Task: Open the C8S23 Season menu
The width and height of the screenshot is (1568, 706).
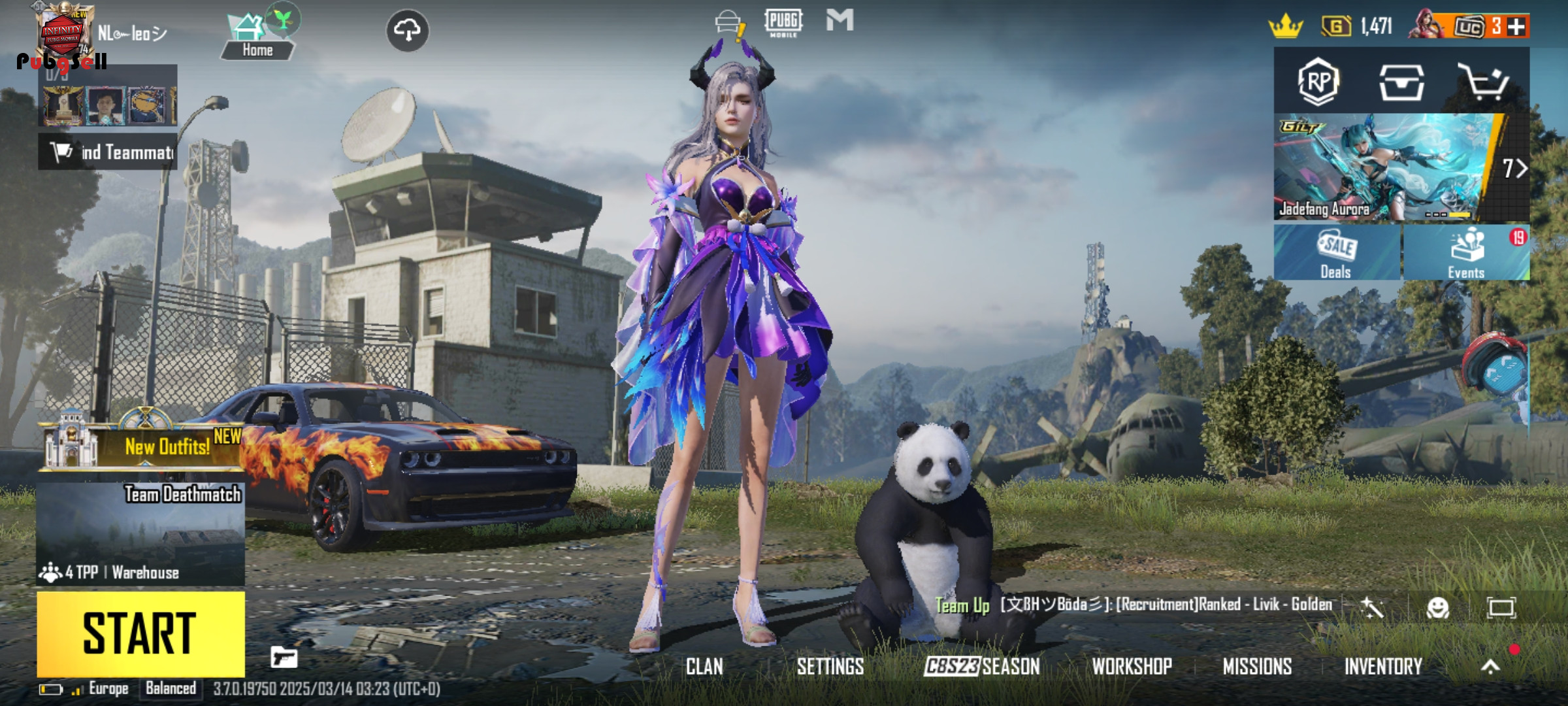Action: (x=981, y=666)
